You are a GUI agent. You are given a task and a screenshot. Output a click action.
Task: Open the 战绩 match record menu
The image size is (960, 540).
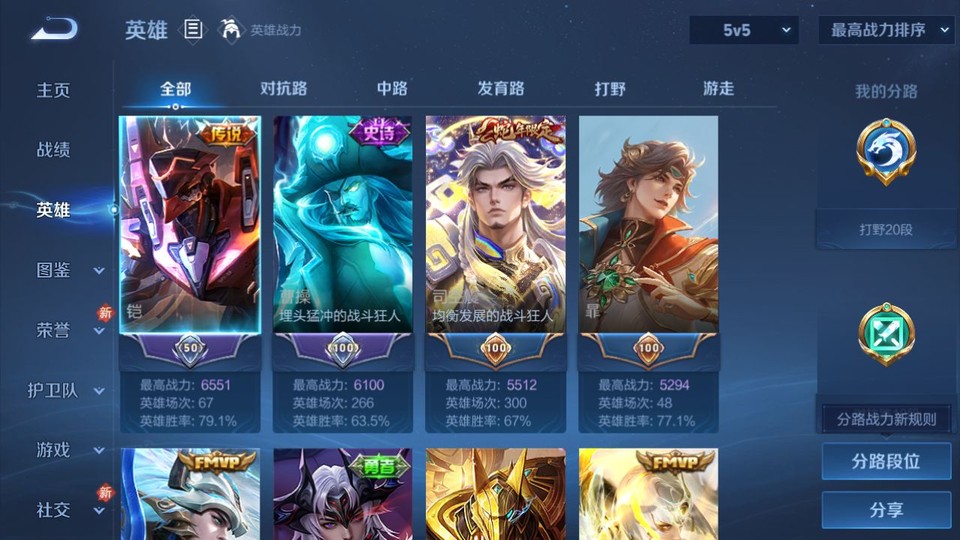pyautogui.click(x=54, y=150)
